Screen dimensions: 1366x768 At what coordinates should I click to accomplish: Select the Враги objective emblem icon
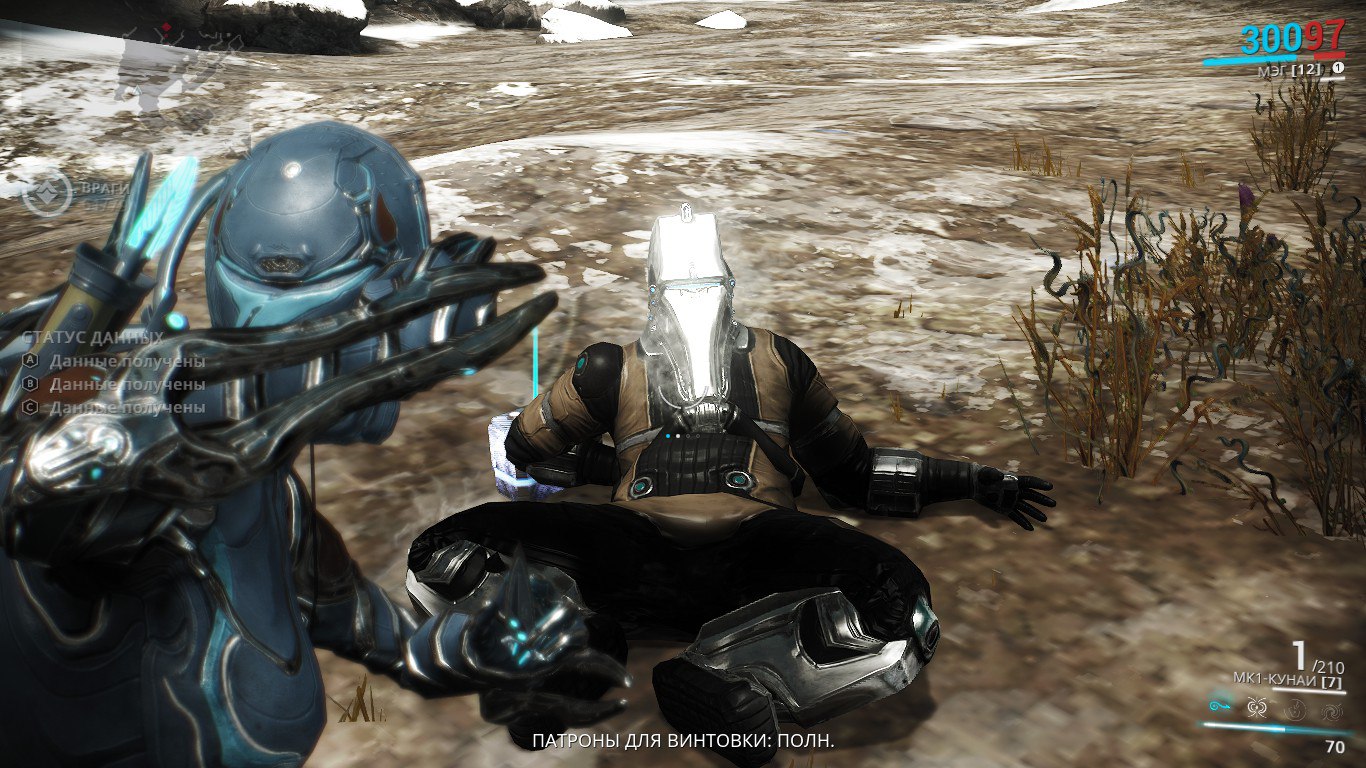click(x=48, y=192)
